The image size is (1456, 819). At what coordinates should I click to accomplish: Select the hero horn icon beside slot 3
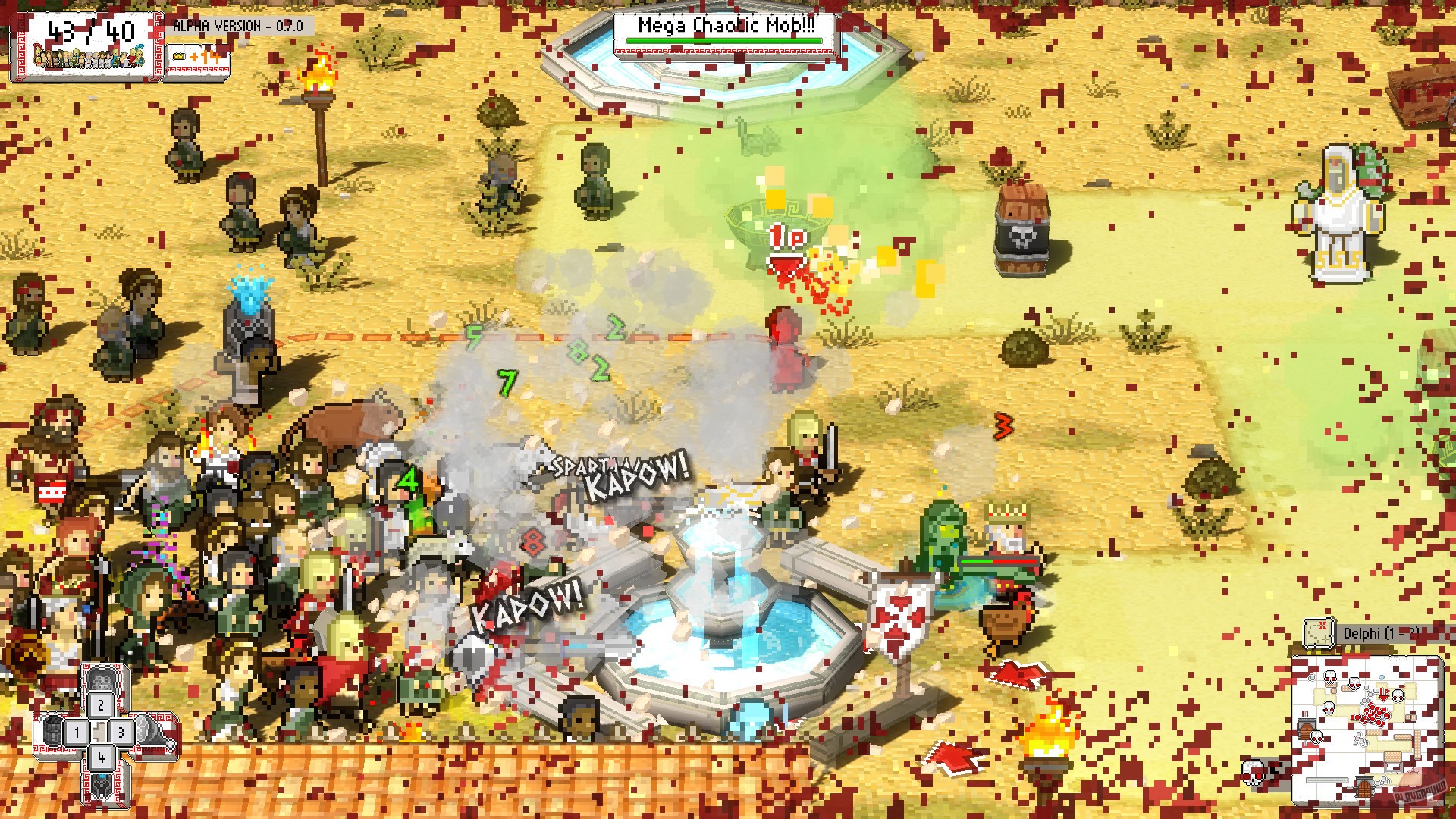coord(150,732)
